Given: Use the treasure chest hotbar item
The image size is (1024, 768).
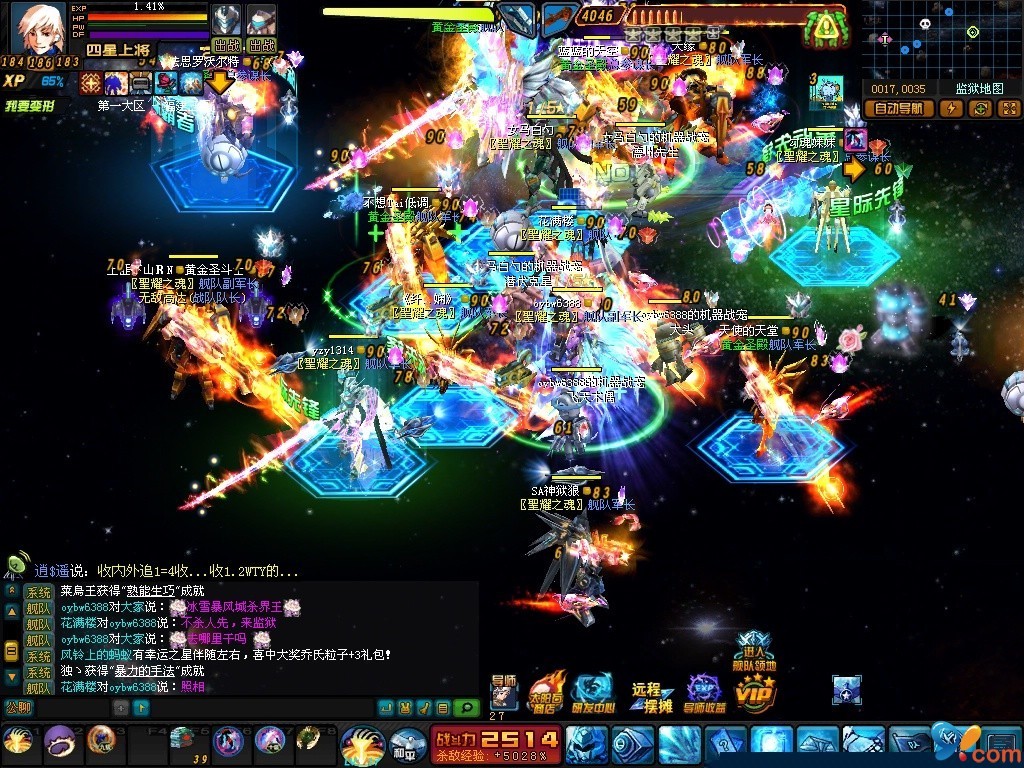Looking at the screenshot, I should (181, 739).
